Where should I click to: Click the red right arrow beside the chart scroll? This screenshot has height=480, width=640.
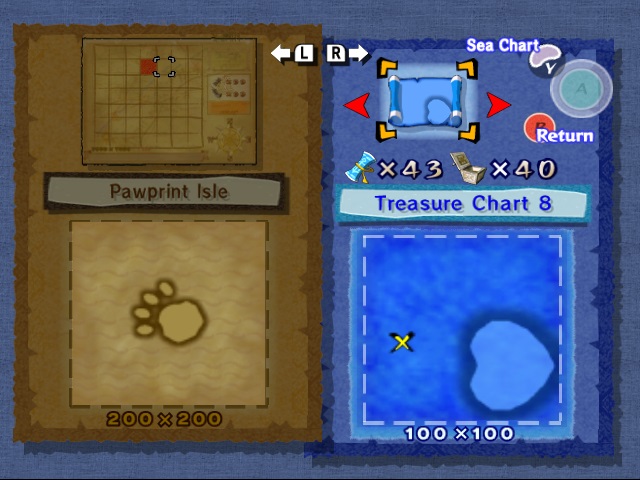498,104
